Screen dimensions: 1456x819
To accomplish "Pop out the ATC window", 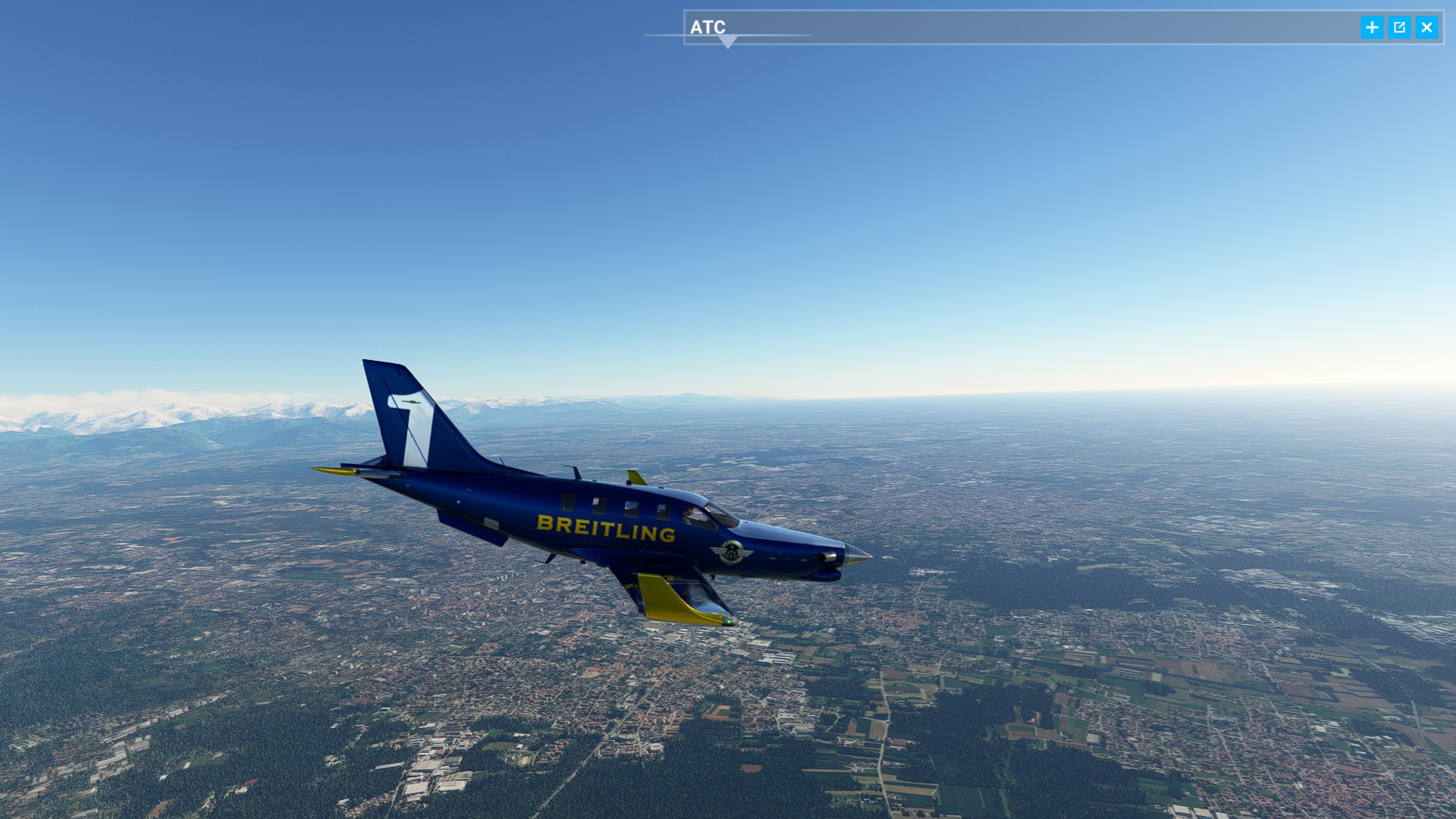I will 1399,28.
